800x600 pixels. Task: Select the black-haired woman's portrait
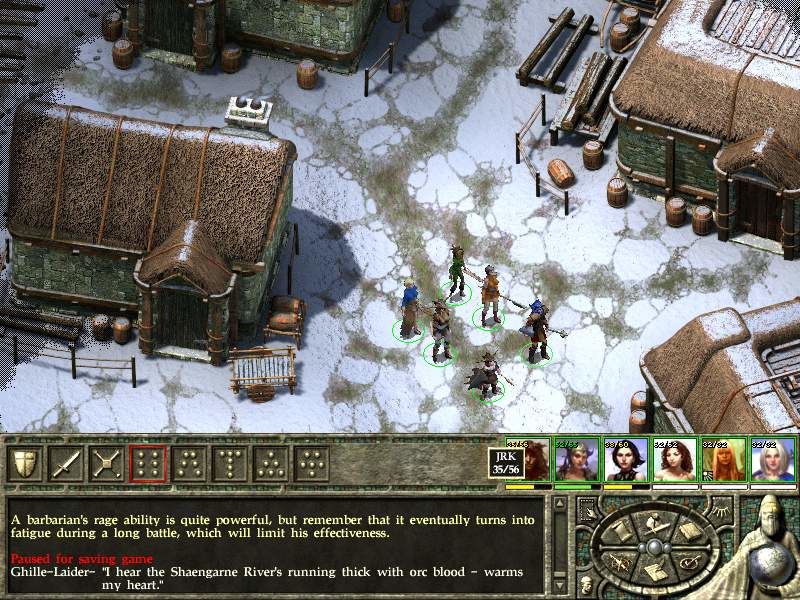(627, 460)
